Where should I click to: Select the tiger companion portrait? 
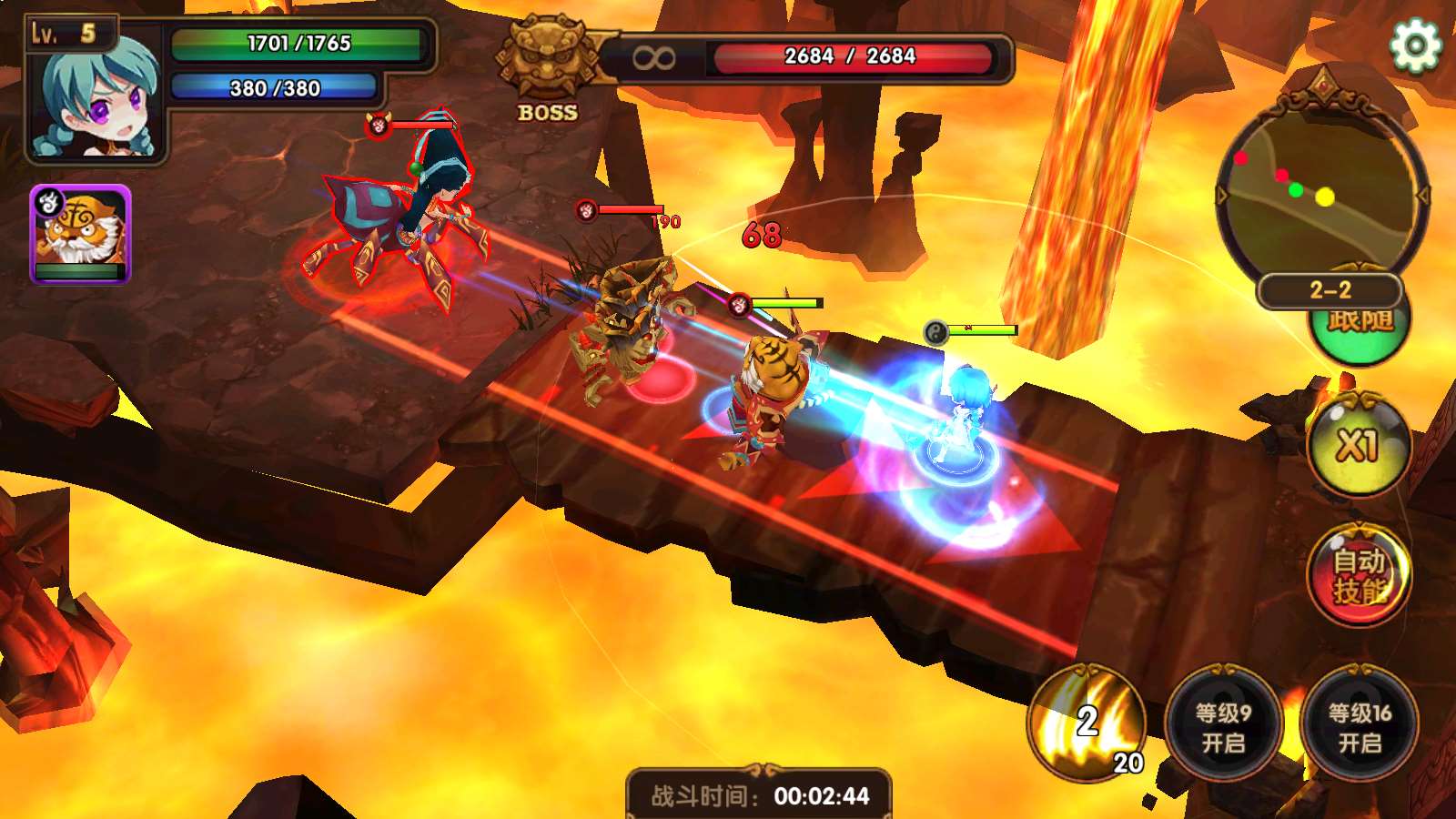[81, 235]
